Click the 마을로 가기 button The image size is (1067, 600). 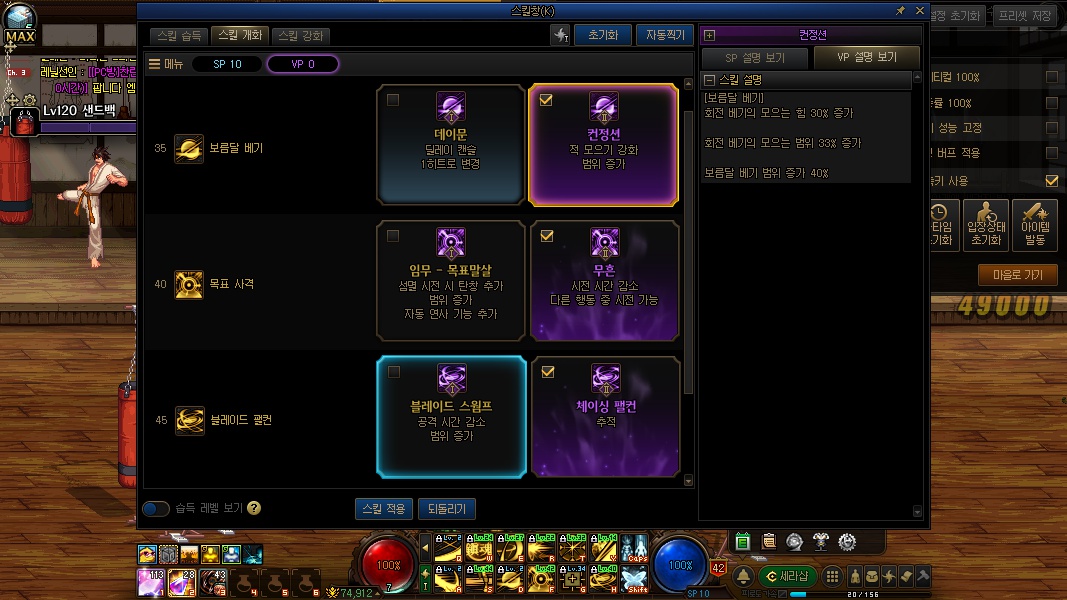[1017, 275]
